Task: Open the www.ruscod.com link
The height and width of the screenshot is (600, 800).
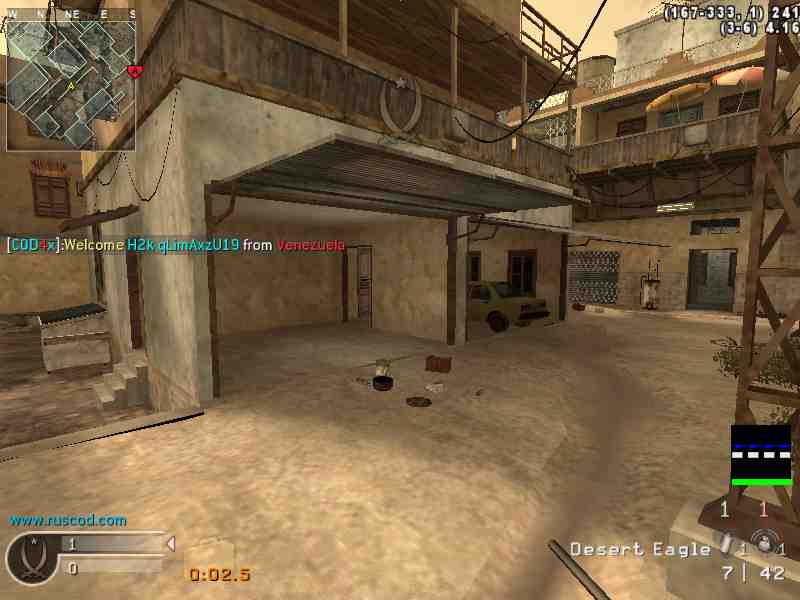Action: click(68, 520)
